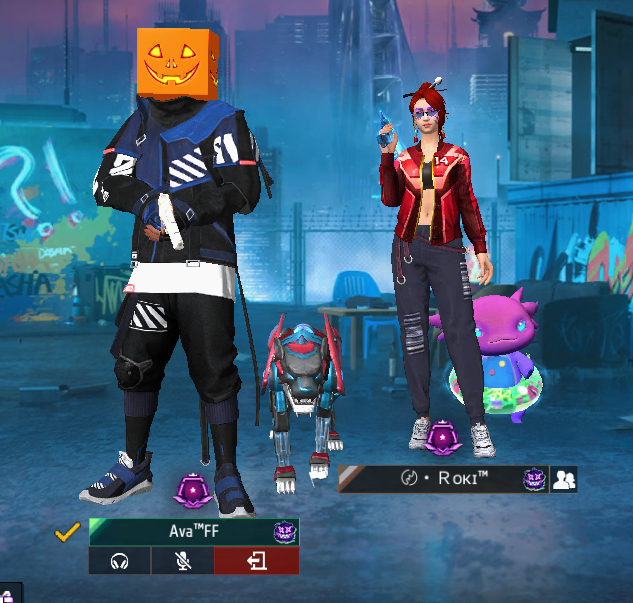This screenshot has width=633, height=603.
Task: Toggle the yellow ready checkmark
Action: 68,532
